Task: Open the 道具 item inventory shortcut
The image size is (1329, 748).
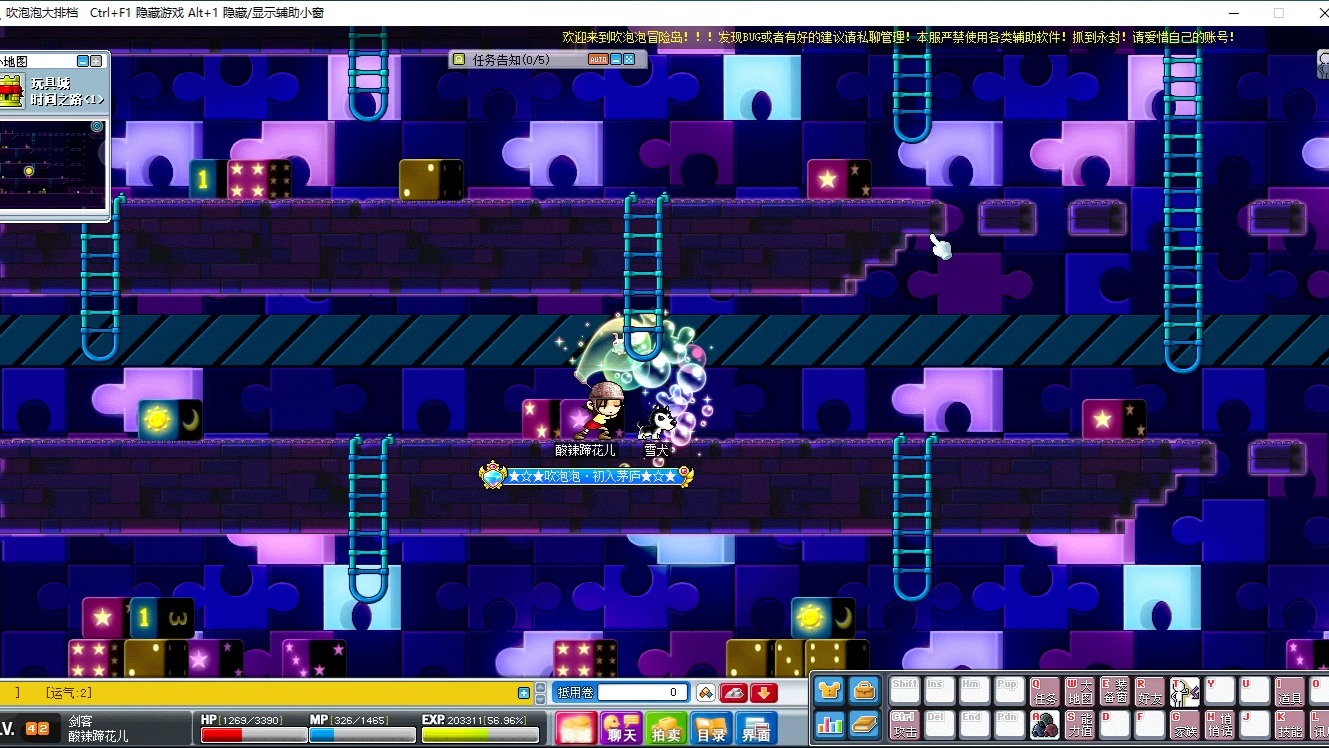Action: [1289, 691]
